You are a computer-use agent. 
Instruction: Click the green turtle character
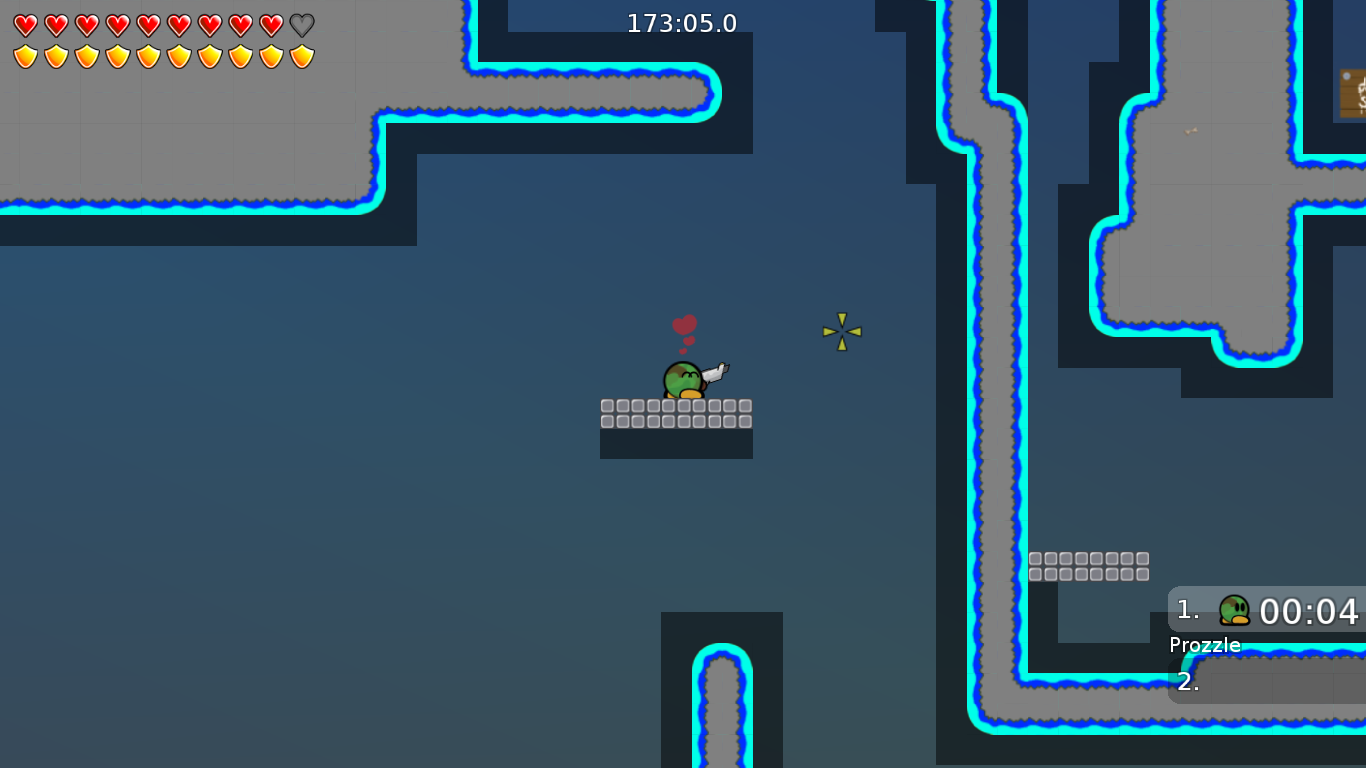(x=681, y=380)
